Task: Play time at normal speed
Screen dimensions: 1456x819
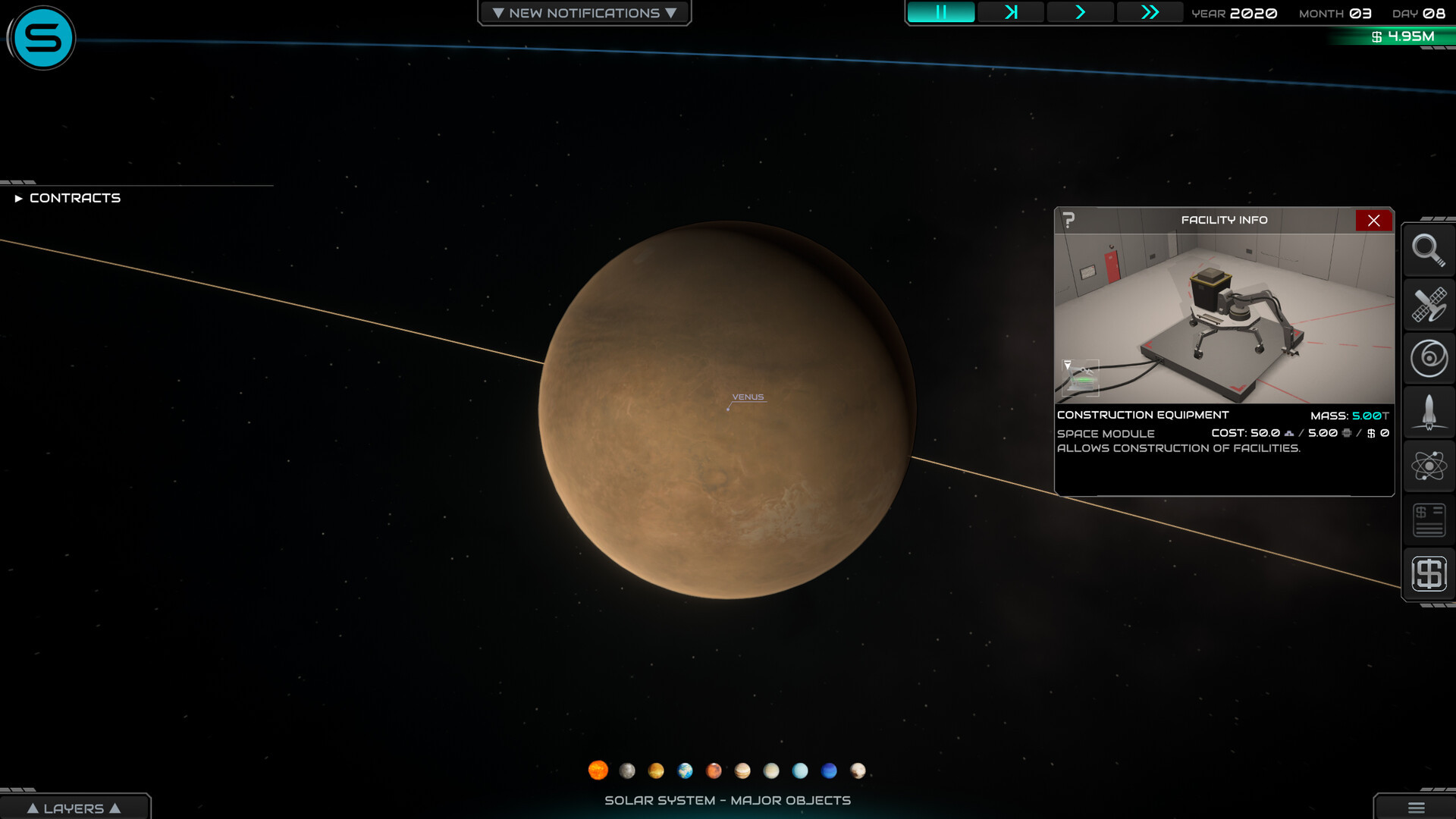Action: [1080, 12]
